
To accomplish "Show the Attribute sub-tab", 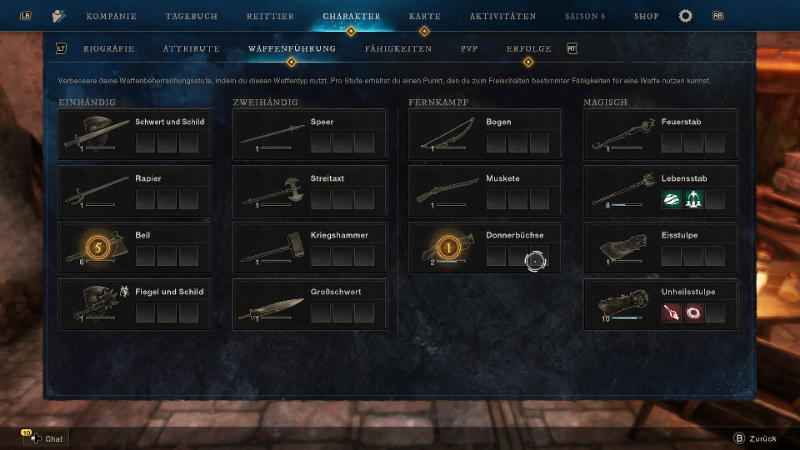I will tap(191, 48).
